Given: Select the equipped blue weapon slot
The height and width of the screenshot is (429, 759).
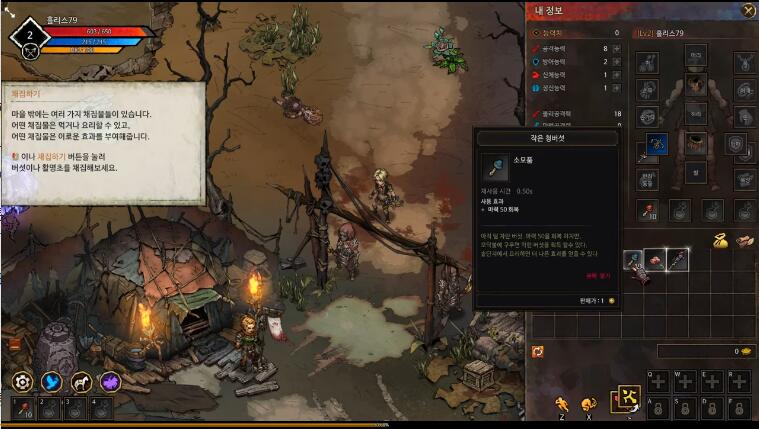Looking at the screenshot, I should click(x=655, y=145).
